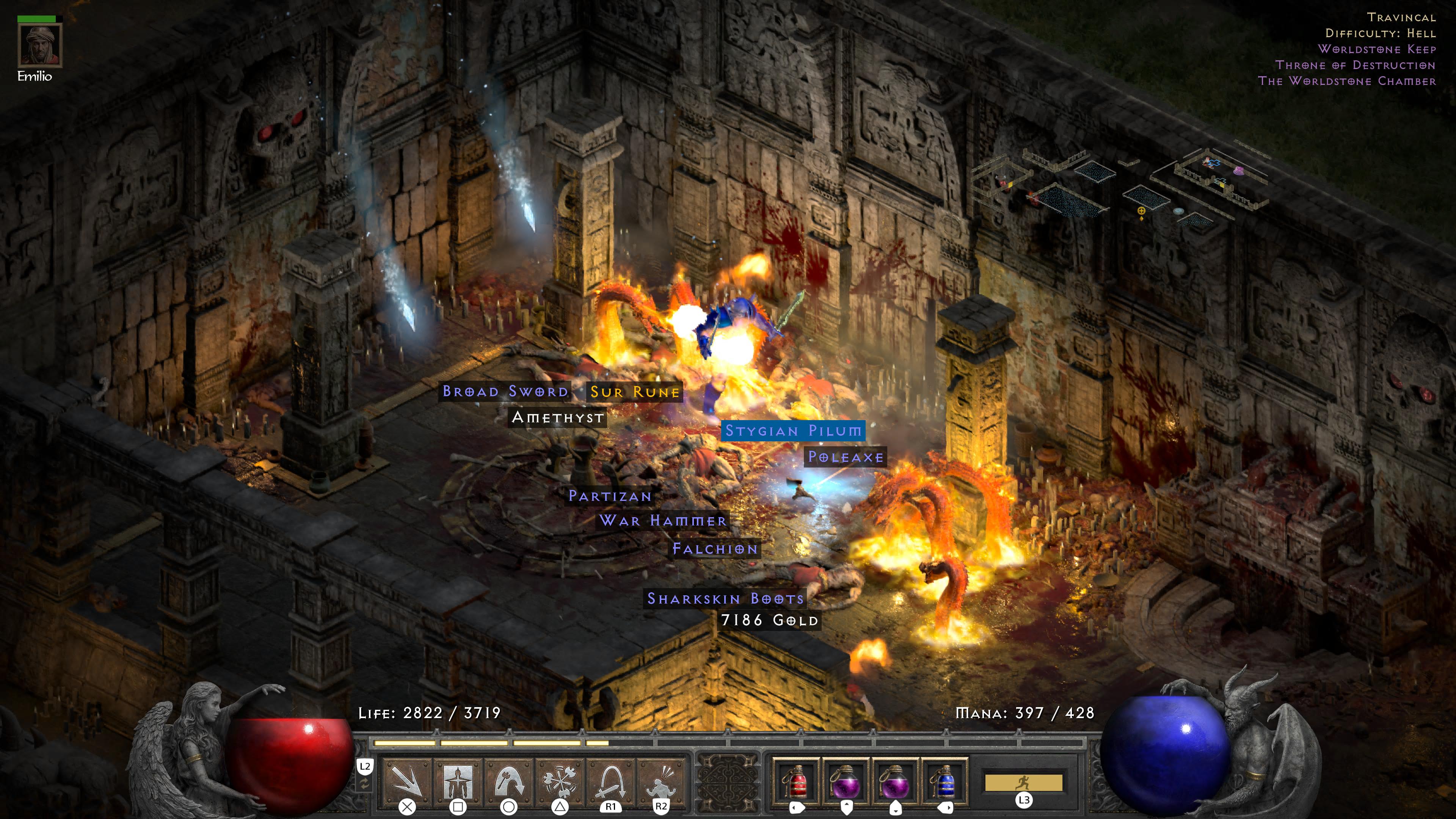This screenshot has width=1456, height=819.
Task: Loot the Broad Sword label
Action: (505, 391)
